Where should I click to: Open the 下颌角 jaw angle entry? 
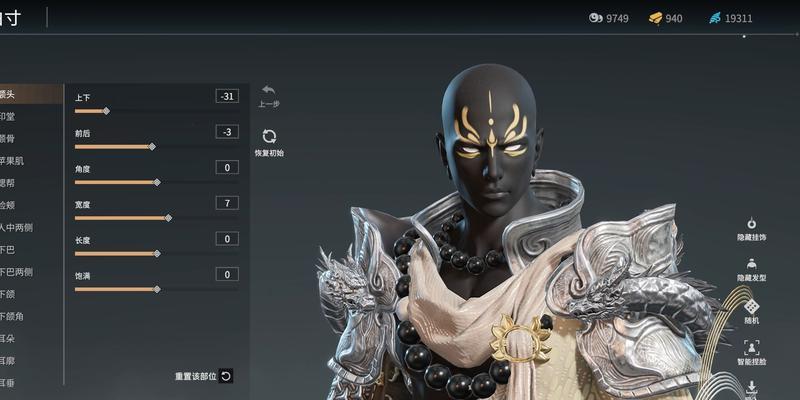pos(12,316)
